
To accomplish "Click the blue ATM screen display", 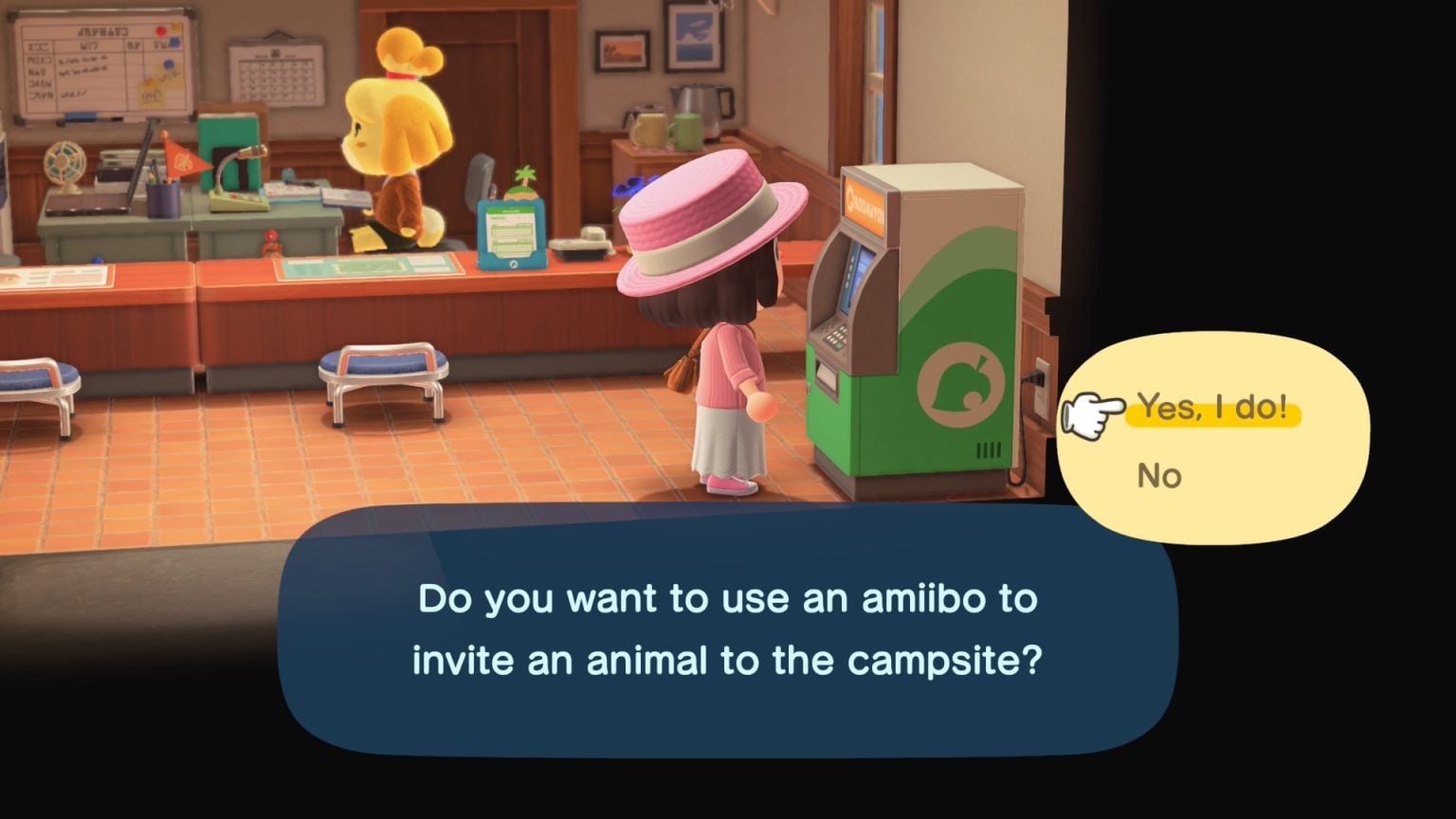I will point(856,274).
